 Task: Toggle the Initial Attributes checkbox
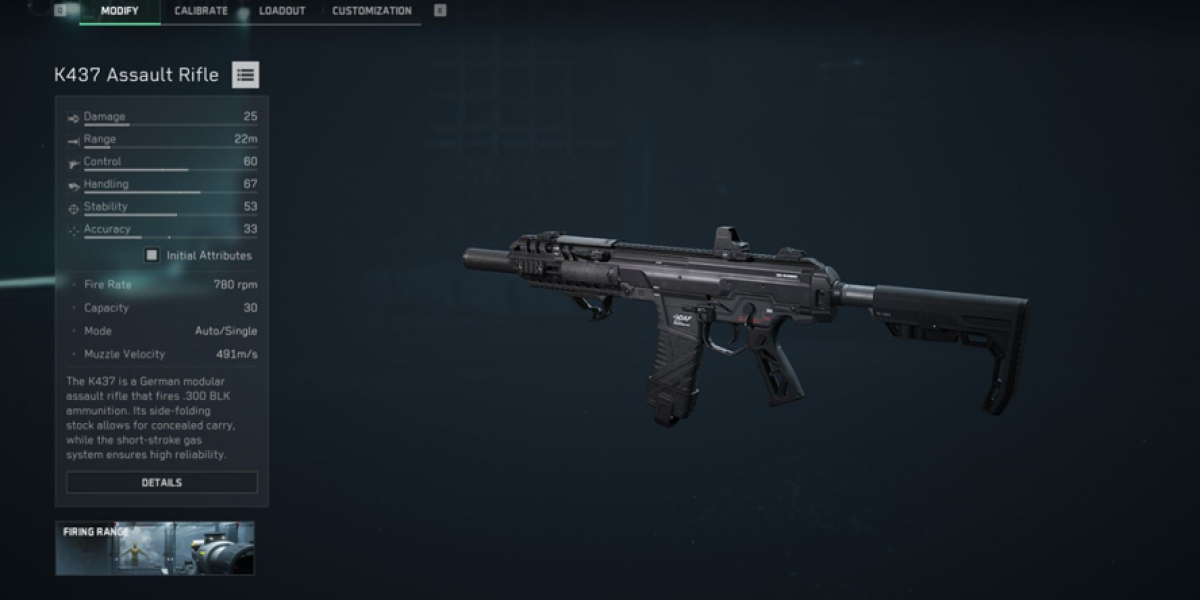coord(152,255)
